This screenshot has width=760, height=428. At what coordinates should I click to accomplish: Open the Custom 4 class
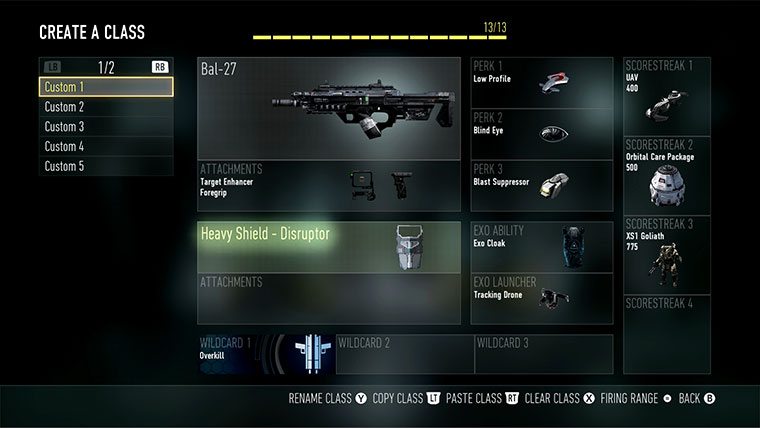106,147
